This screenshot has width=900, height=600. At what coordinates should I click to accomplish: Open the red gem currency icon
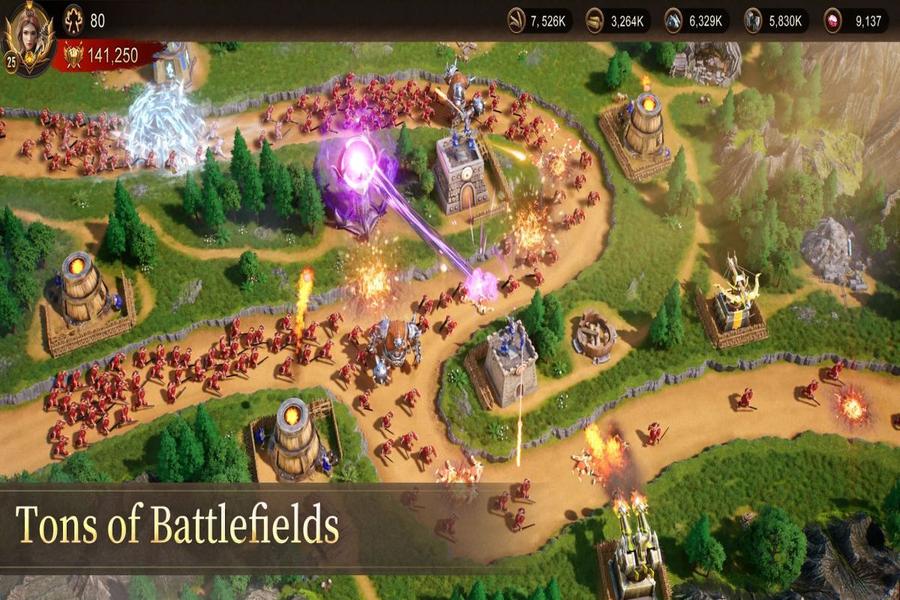832,20
